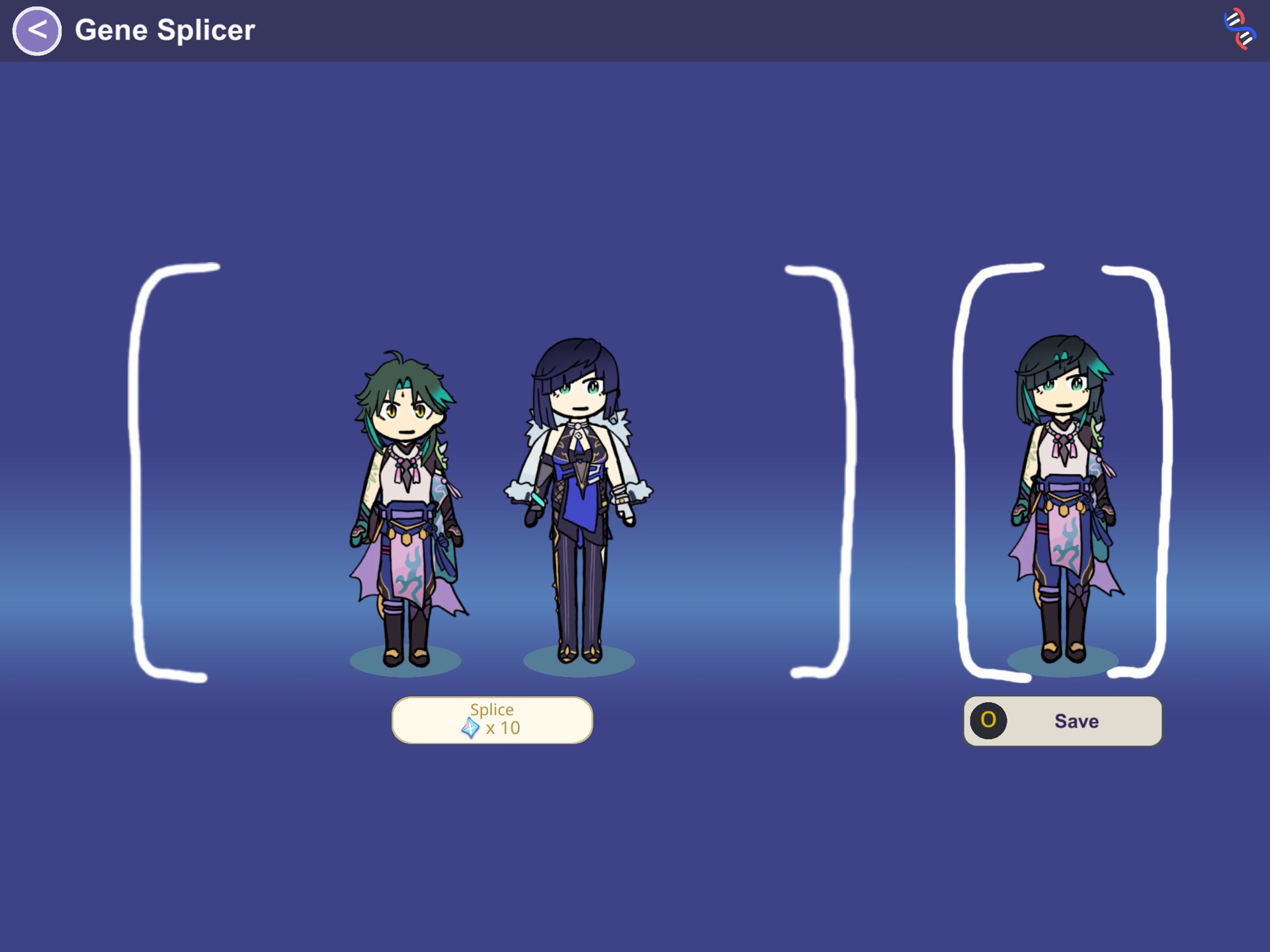Click the circular back button frame
1270x952 pixels.
(36, 30)
